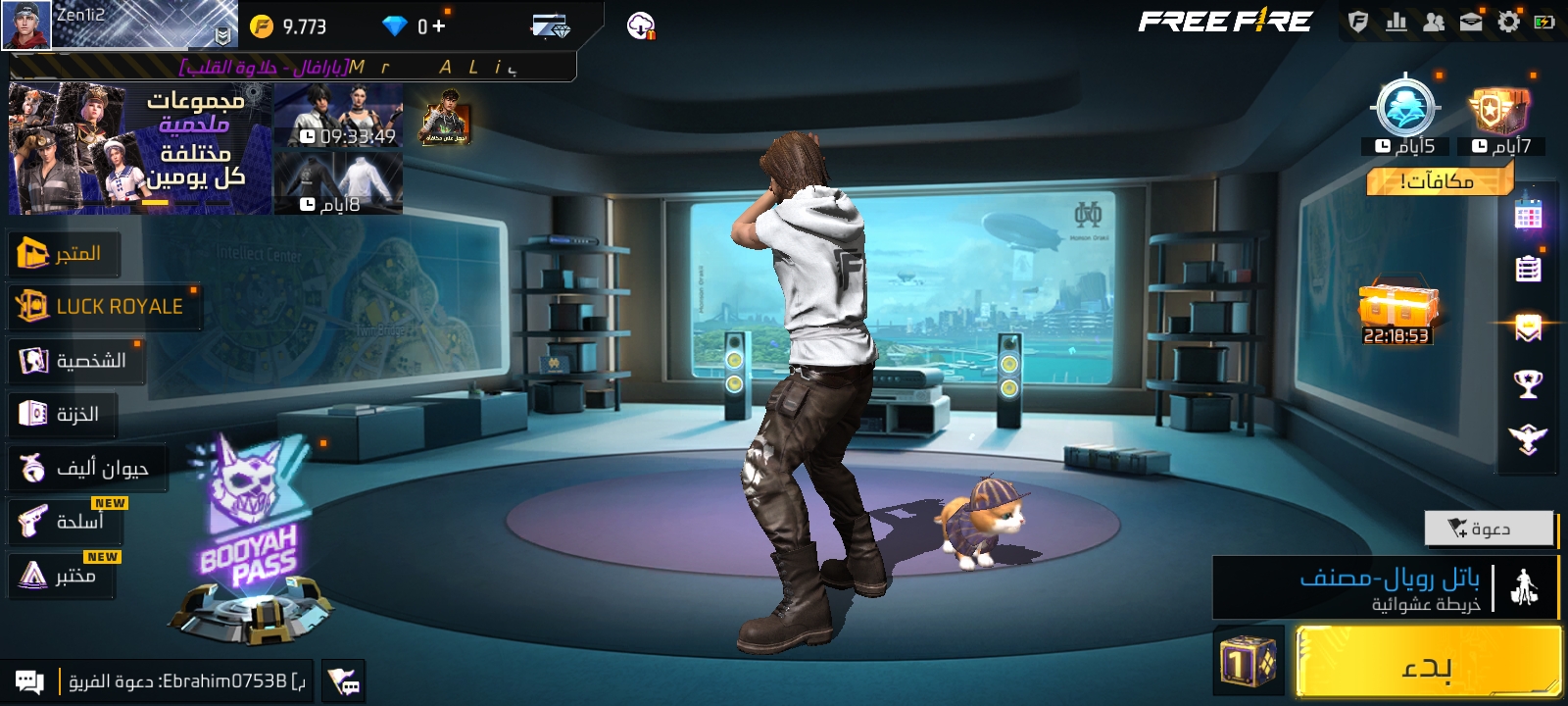Open the مختبر lab menu
Viewport: 1568px width, 706px height.
pos(62,576)
